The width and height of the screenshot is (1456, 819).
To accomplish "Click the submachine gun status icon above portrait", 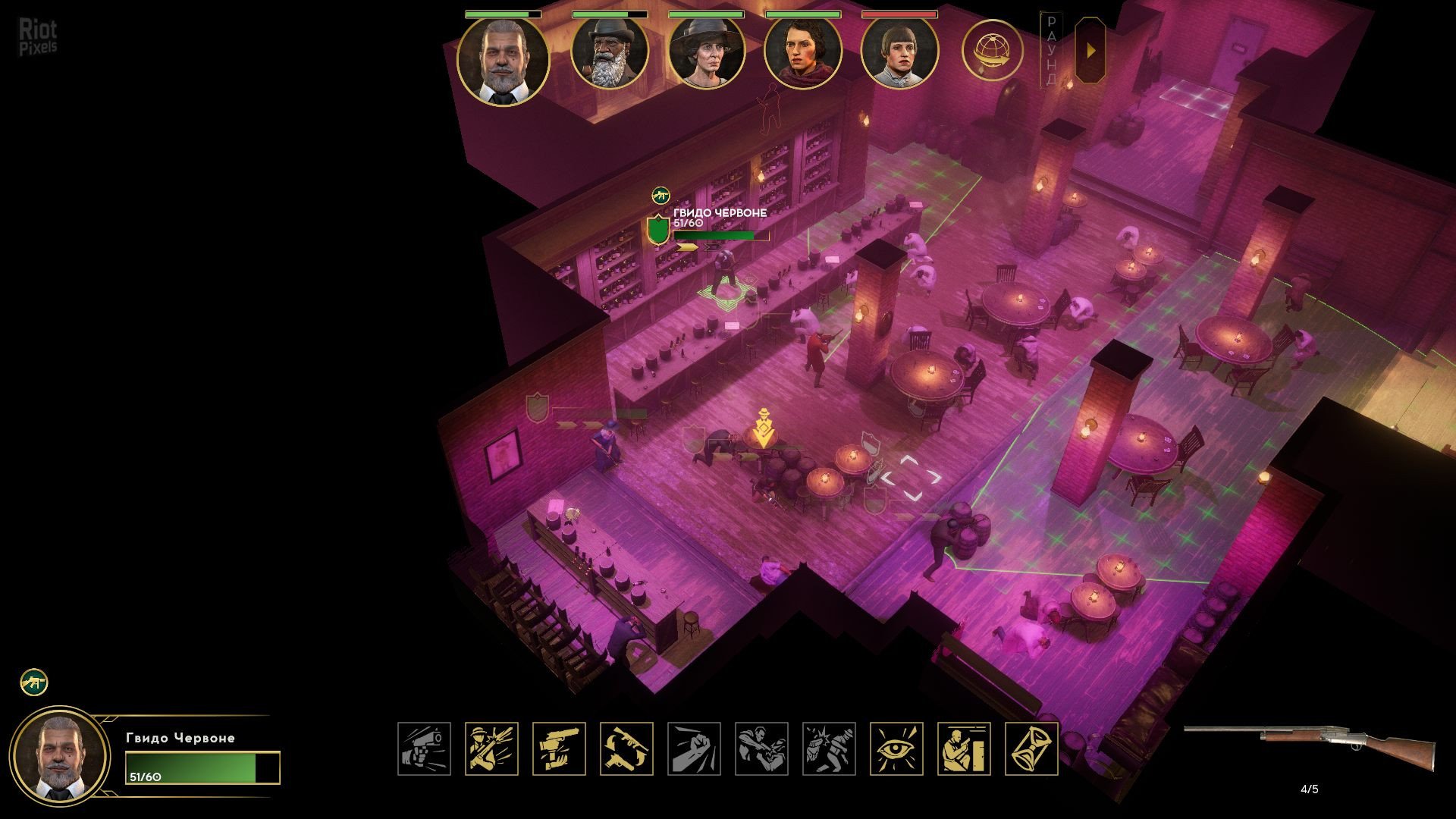I will [x=34, y=682].
